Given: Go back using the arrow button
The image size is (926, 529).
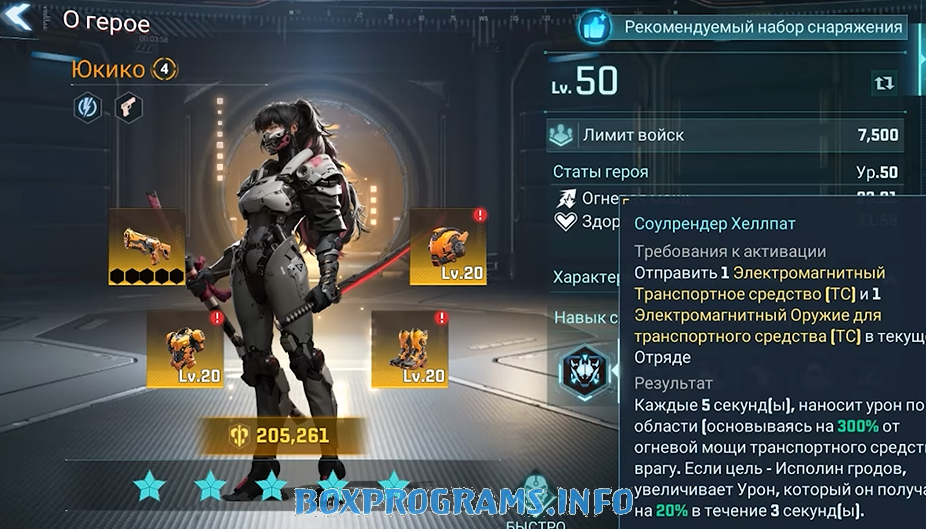Looking at the screenshot, I should pos(20,19).
